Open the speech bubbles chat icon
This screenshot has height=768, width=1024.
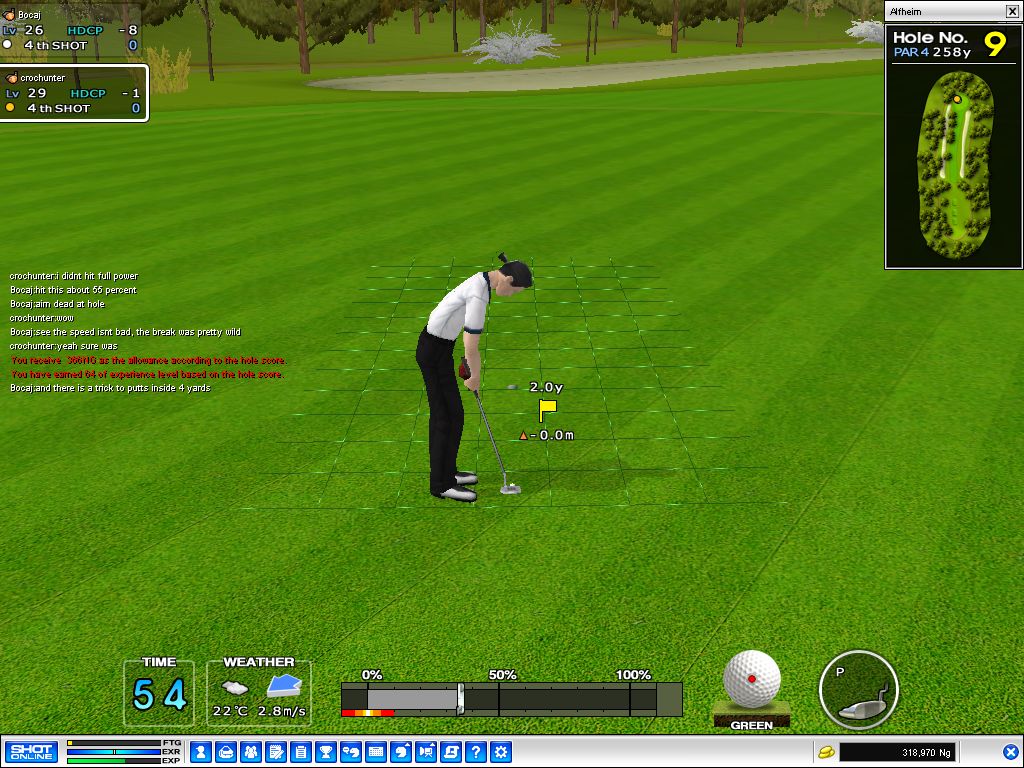coord(351,752)
